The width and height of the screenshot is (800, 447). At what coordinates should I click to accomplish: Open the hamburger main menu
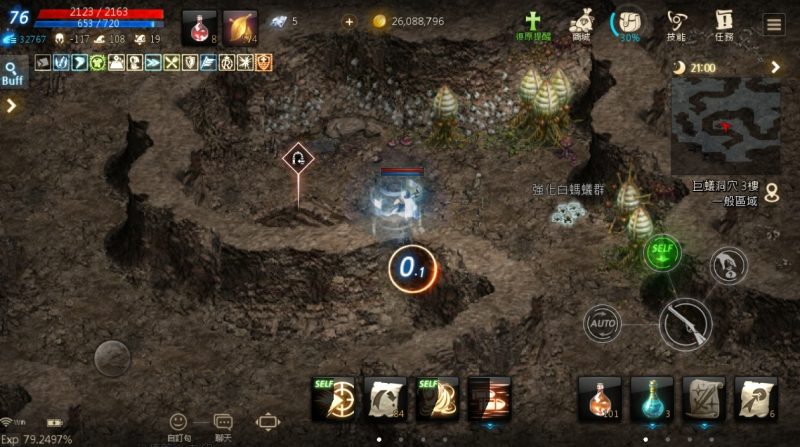(774, 25)
